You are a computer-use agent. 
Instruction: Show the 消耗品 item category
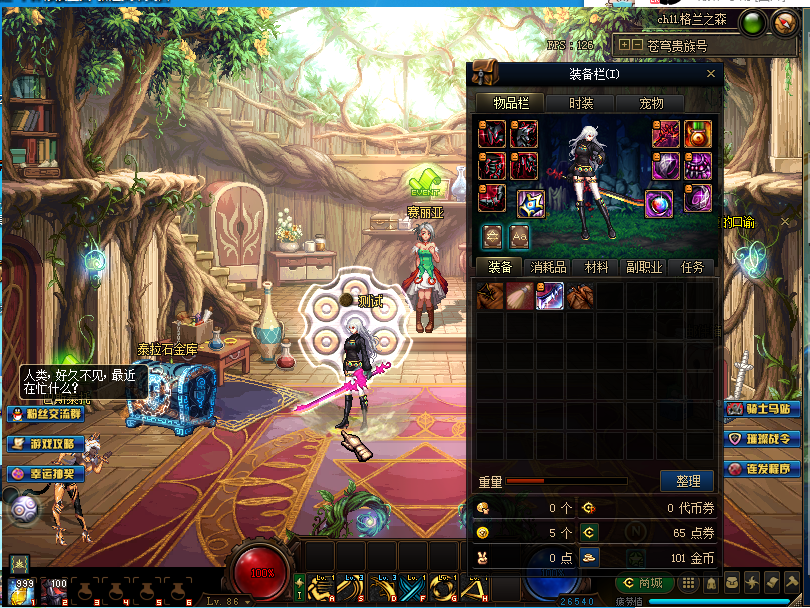pyautogui.click(x=548, y=267)
